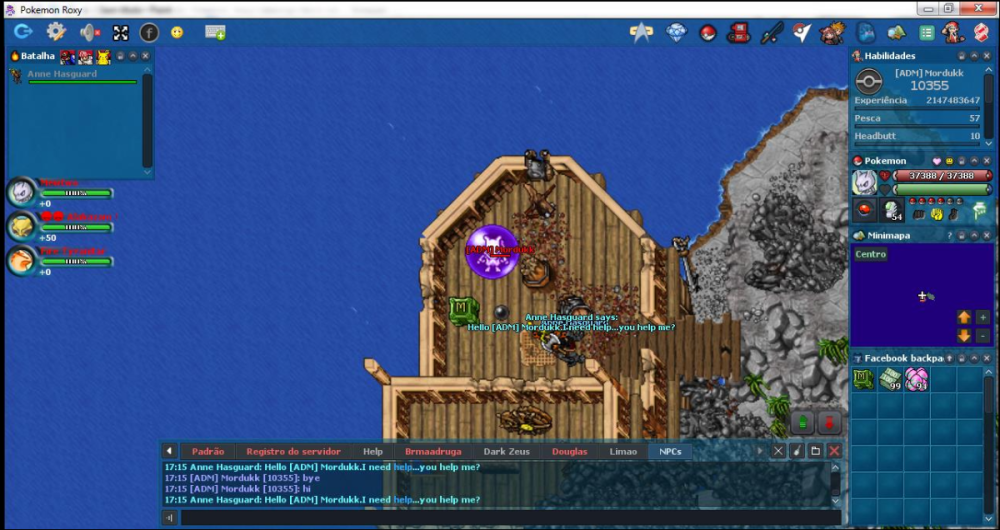Open the keyboard hotkeys icon
Viewport: 1000px width, 530px height.
pyautogui.click(x=215, y=32)
